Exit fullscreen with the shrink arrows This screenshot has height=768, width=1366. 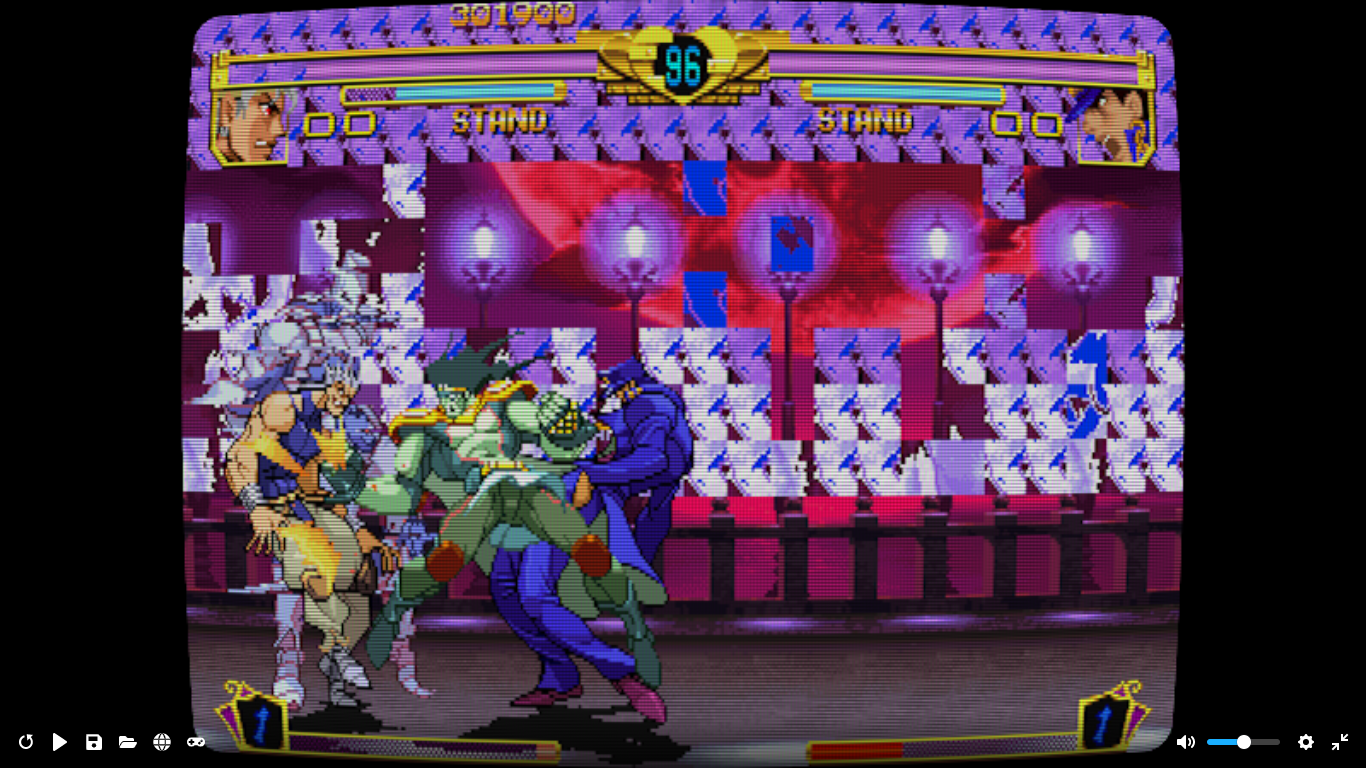(1340, 742)
